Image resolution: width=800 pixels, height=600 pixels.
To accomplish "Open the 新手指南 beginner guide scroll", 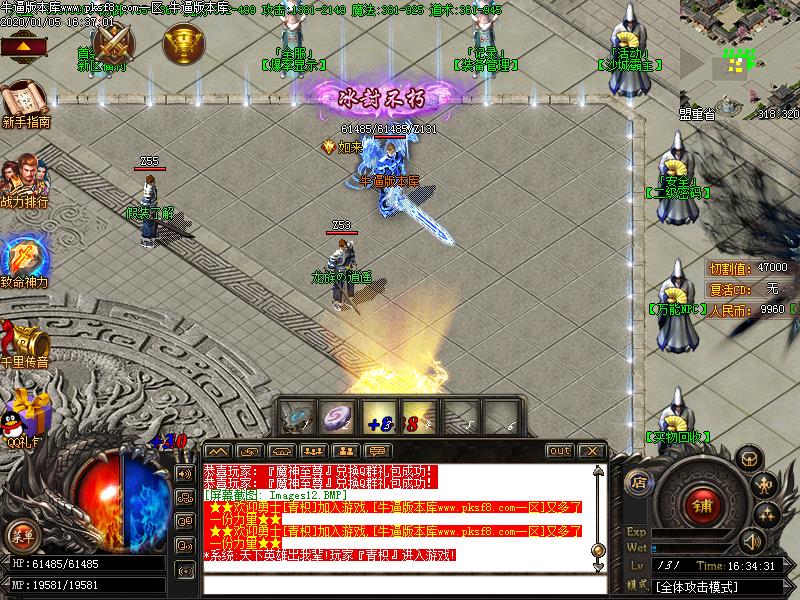I will tap(23, 104).
